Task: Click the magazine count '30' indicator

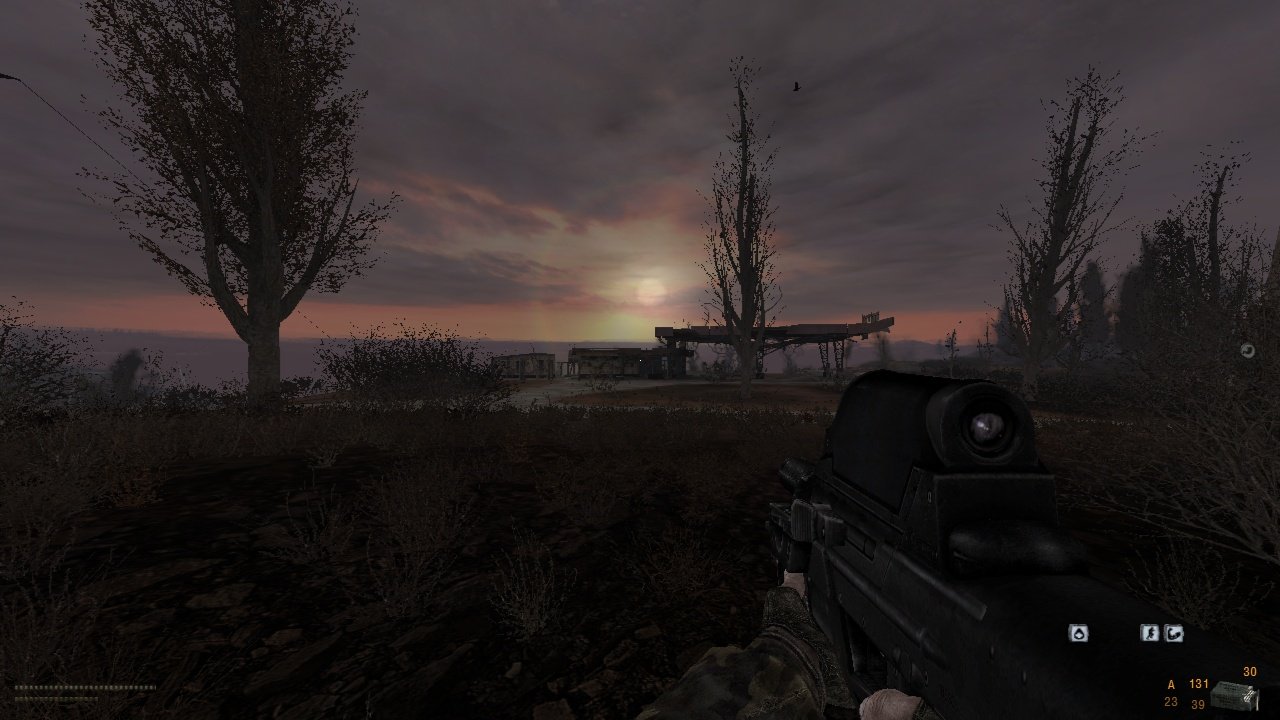Action: 1250,671
